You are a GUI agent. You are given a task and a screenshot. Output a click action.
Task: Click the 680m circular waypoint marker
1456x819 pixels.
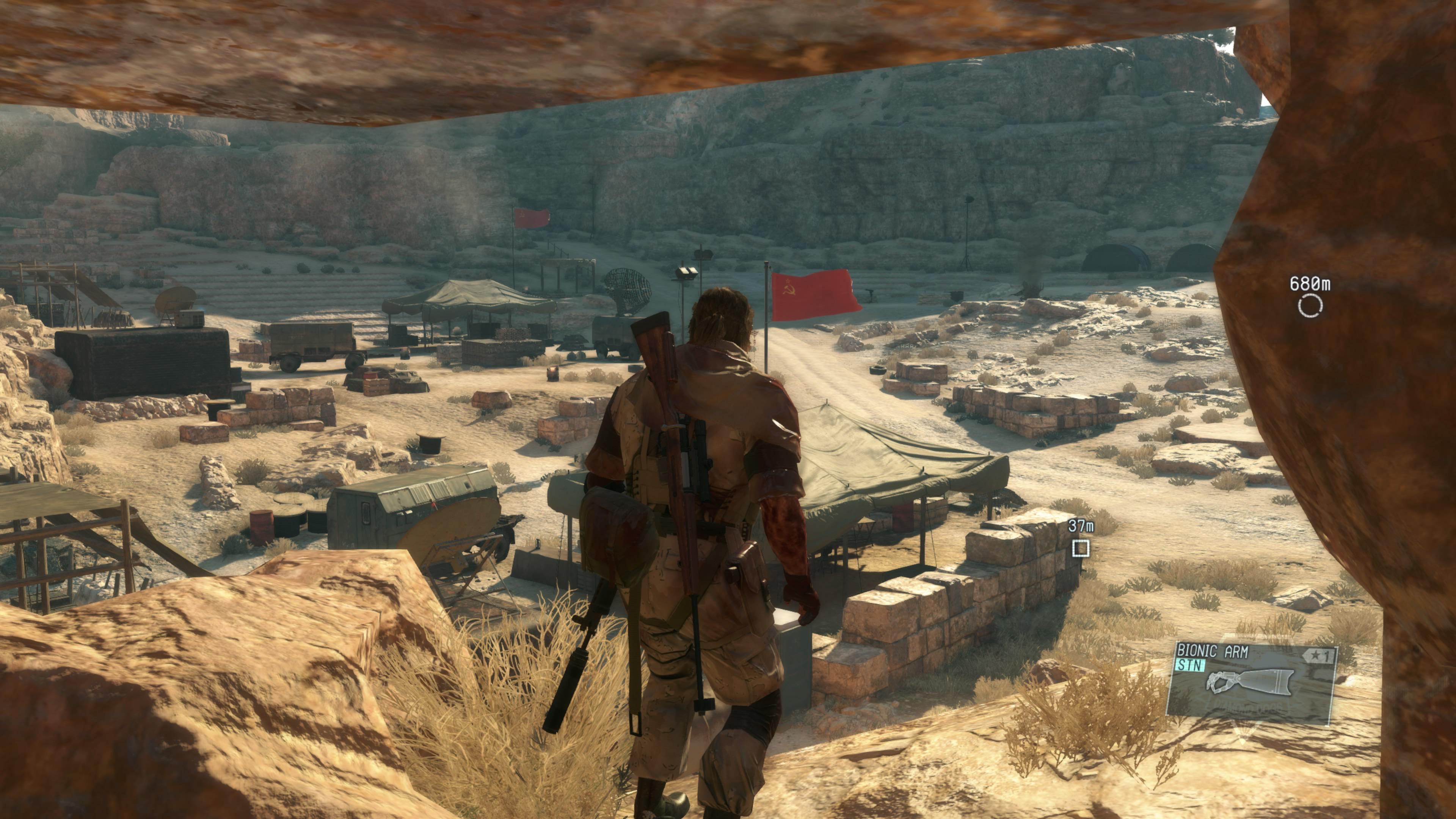tap(1310, 306)
